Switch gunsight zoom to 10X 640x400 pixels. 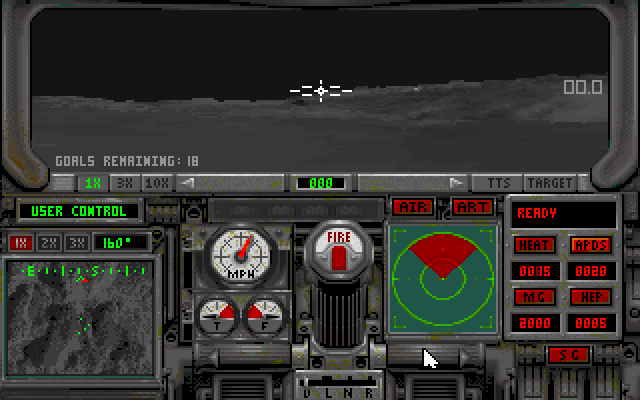157,183
